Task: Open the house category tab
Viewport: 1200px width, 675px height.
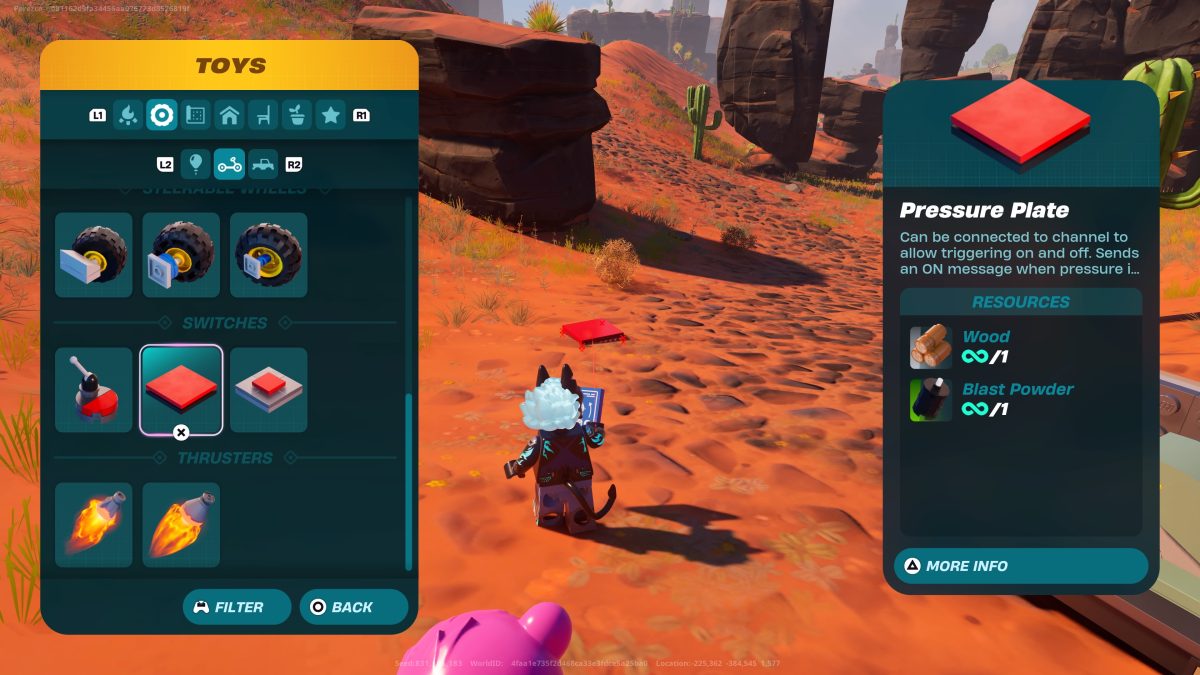Action: (x=229, y=115)
